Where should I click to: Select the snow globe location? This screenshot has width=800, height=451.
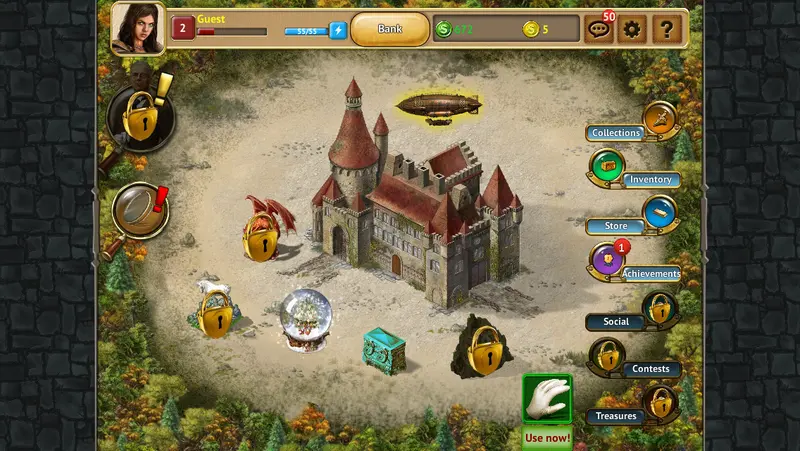click(x=306, y=319)
